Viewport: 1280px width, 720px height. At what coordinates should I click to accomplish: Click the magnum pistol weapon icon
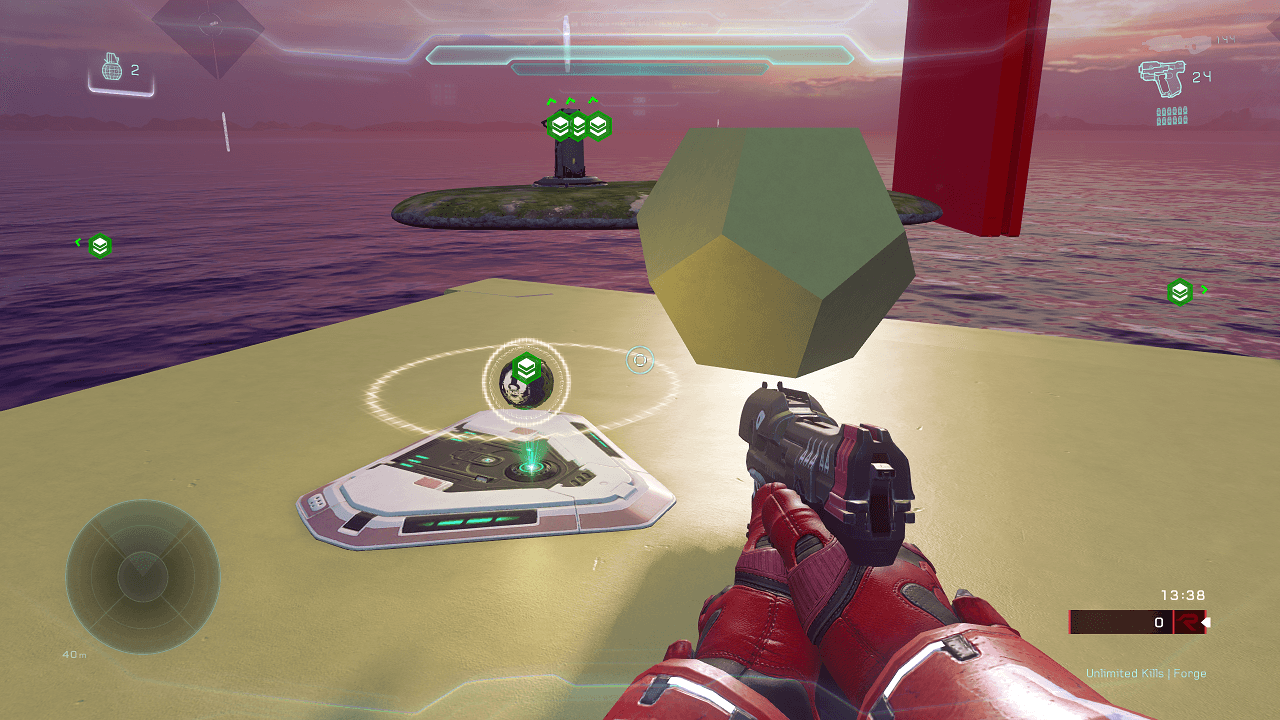1158,77
